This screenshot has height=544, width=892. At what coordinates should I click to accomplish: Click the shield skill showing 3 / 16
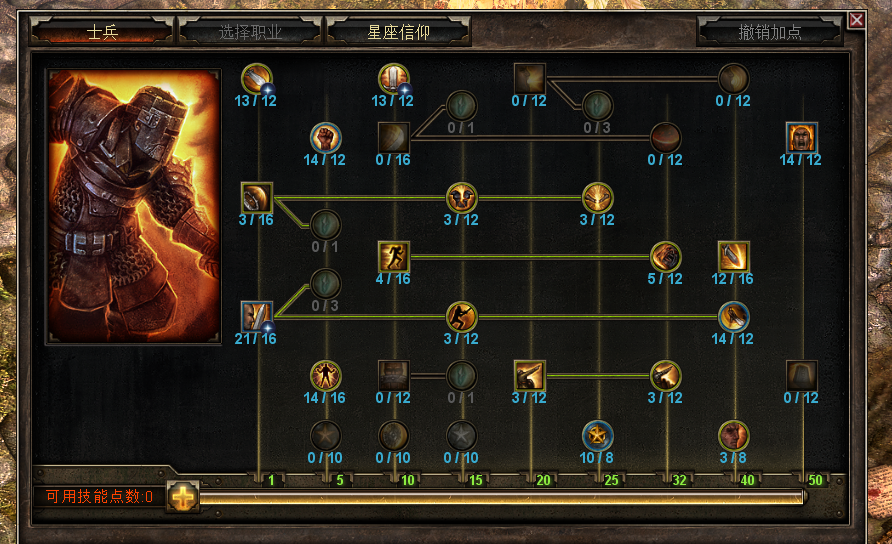(257, 197)
